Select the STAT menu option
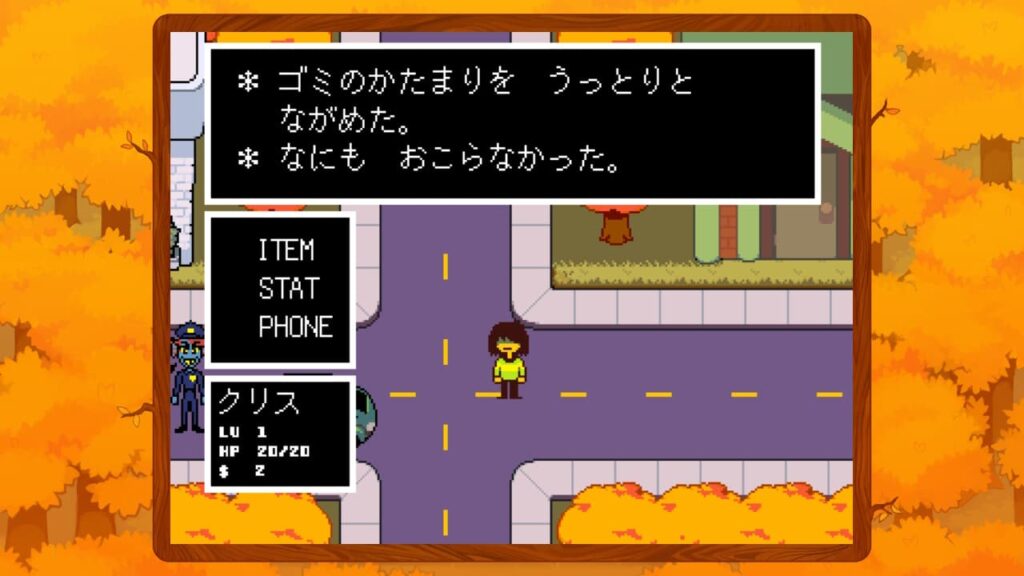Screen dimensions: 1024x576 [288, 288]
